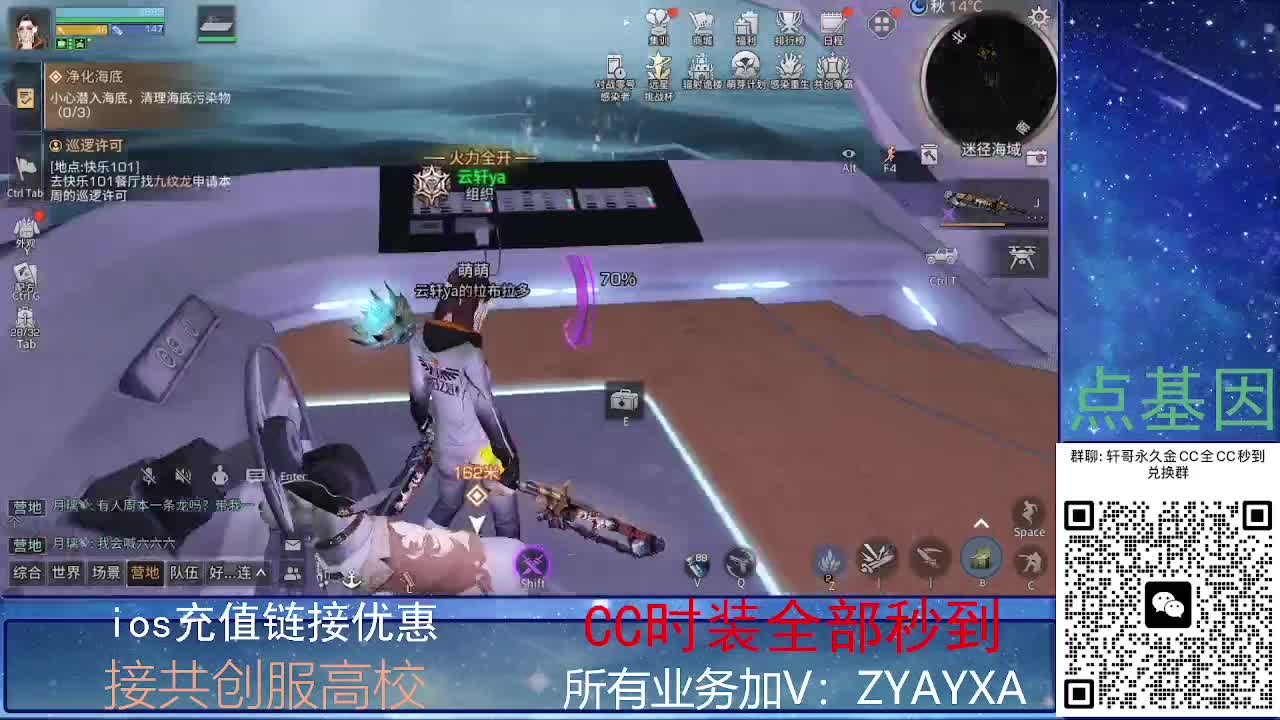Expand the collapsed chat channel list chevron
Viewport: 1280px width, 720px height.
(x=261, y=572)
